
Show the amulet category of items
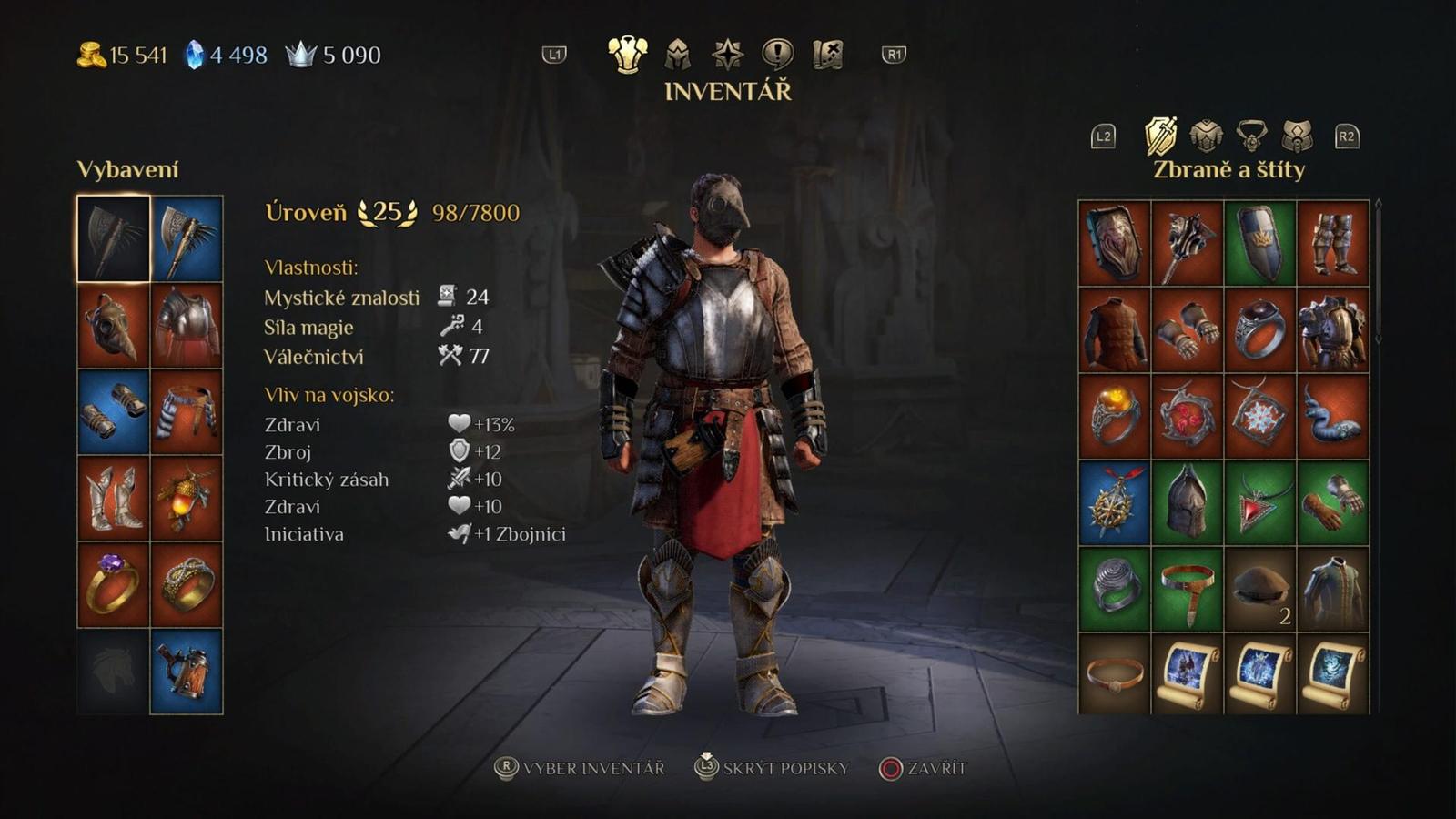pos(1252,136)
